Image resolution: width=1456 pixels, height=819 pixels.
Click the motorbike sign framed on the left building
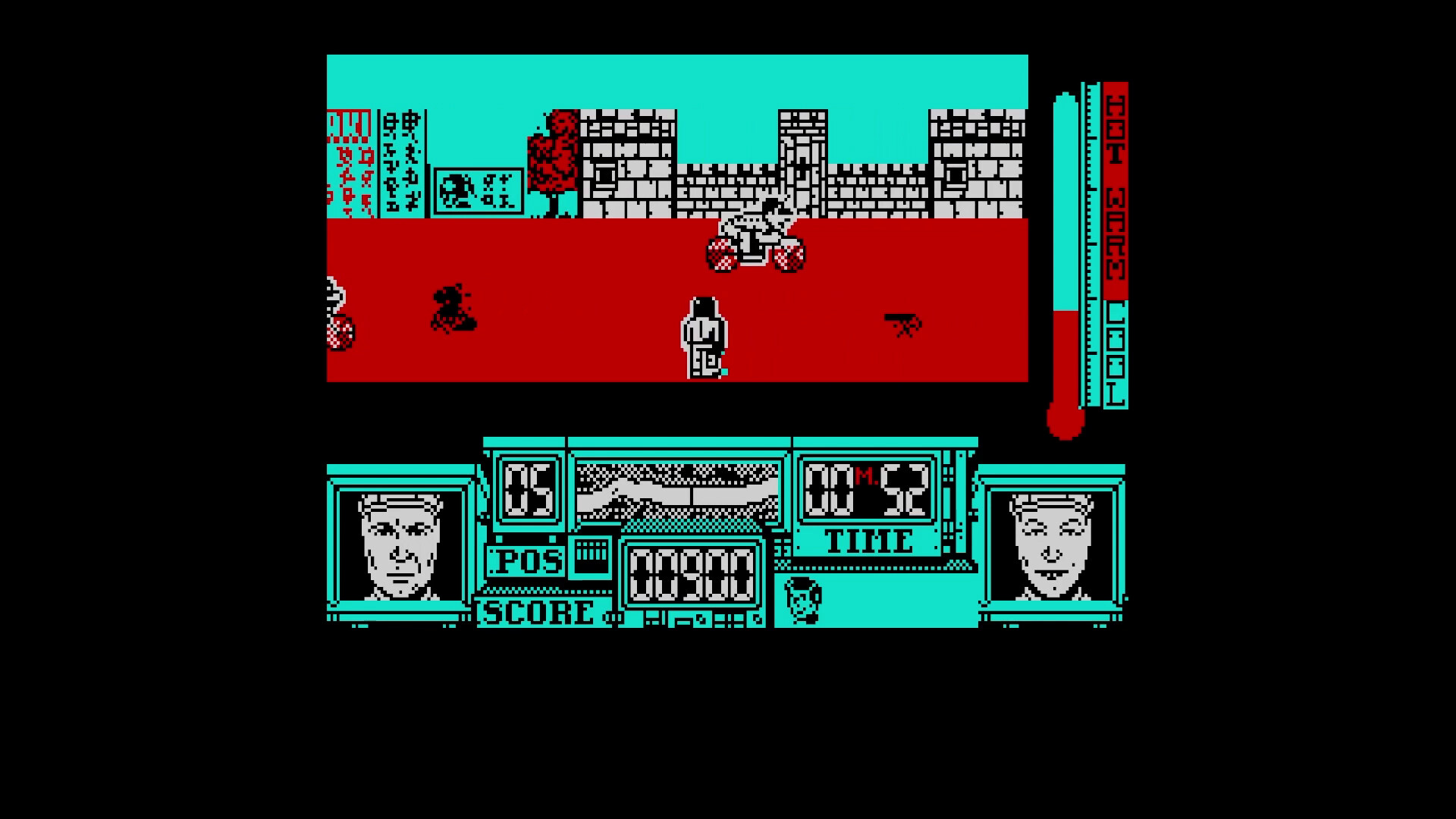pos(480,190)
